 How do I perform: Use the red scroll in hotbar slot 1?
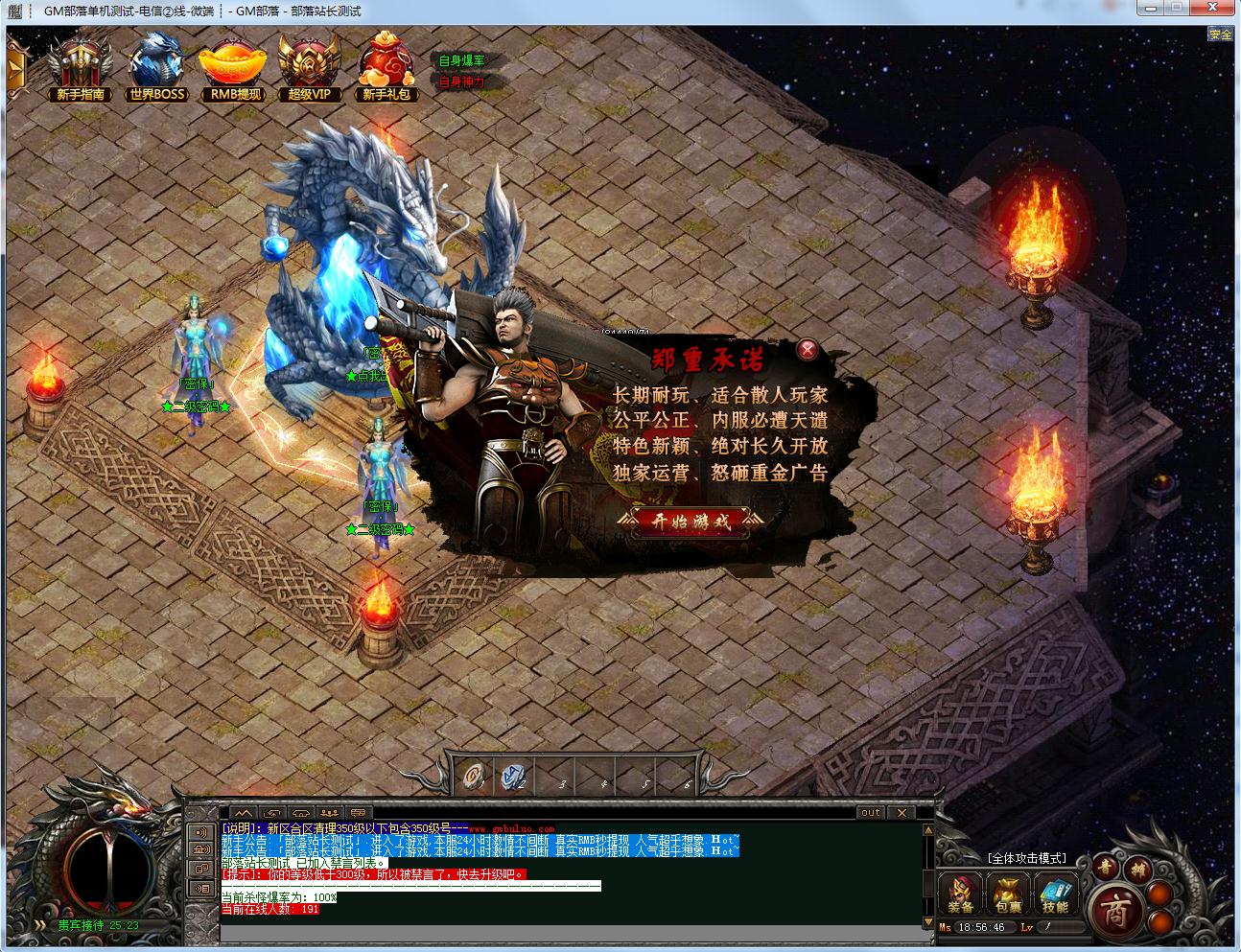click(x=473, y=776)
